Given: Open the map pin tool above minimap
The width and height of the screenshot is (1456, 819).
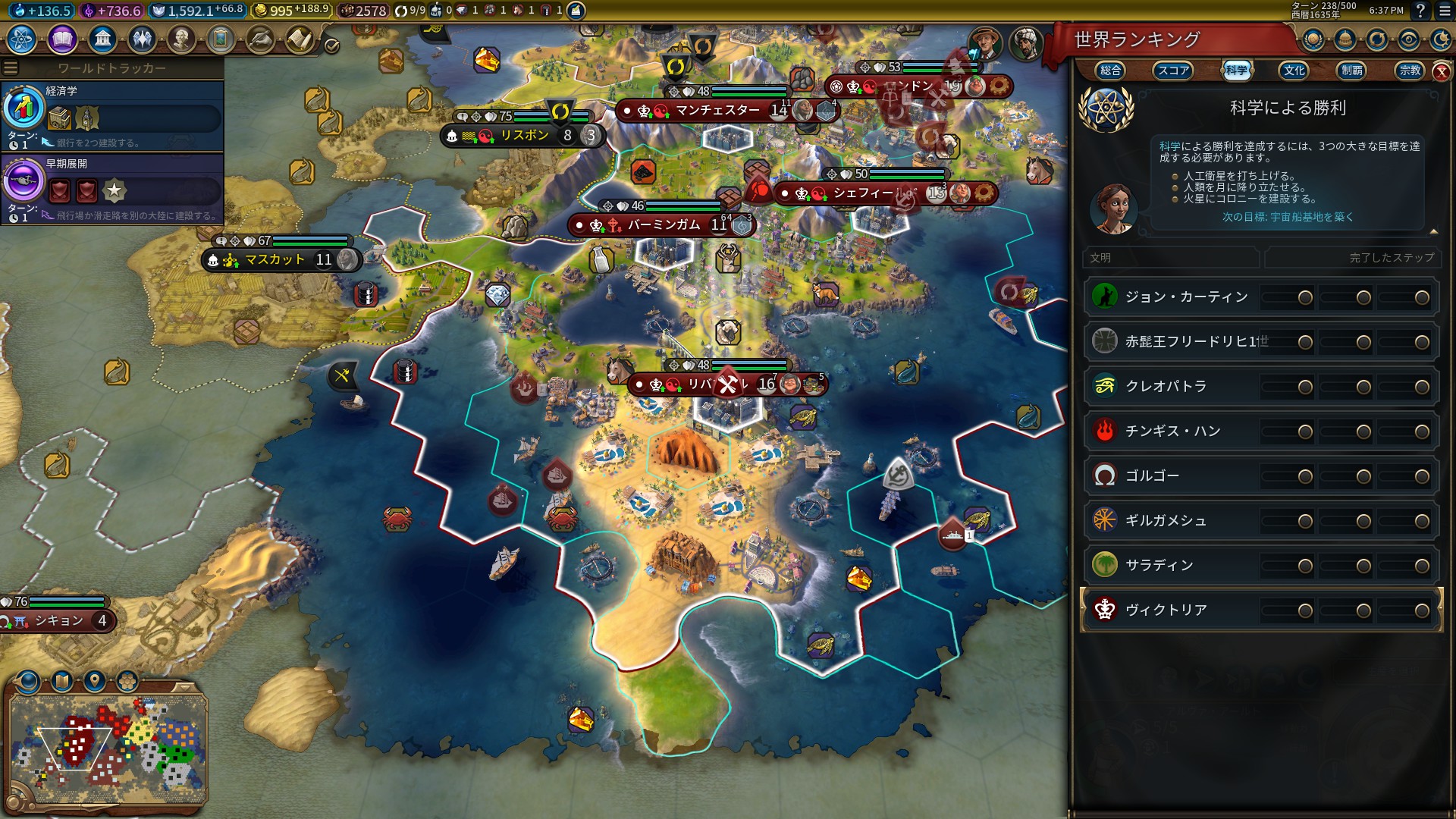Looking at the screenshot, I should (95, 680).
